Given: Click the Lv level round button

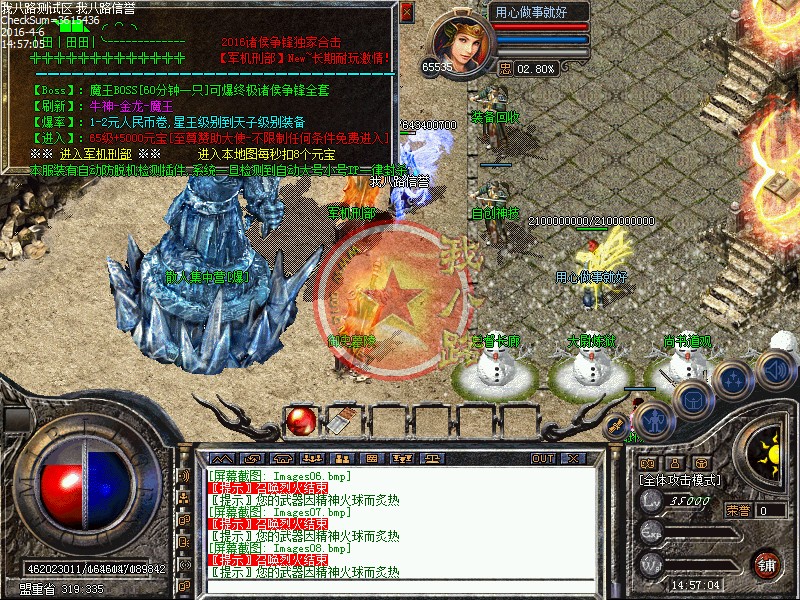Looking at the screenshot, I should (651, 502).
